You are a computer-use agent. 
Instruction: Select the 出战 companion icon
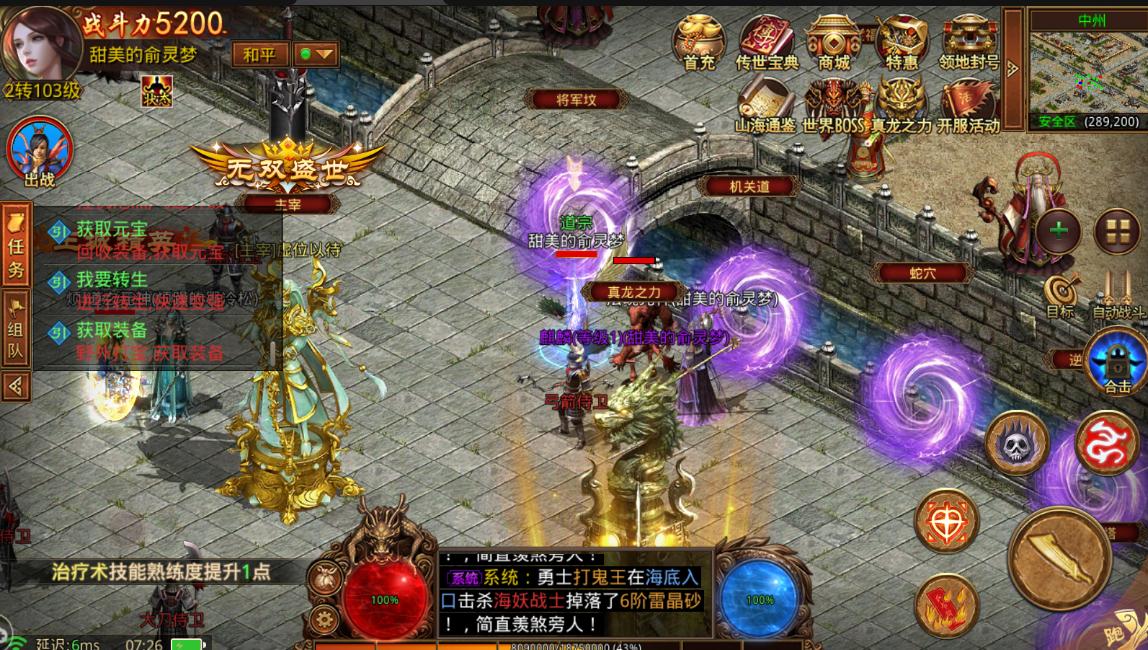click(40, 151)
